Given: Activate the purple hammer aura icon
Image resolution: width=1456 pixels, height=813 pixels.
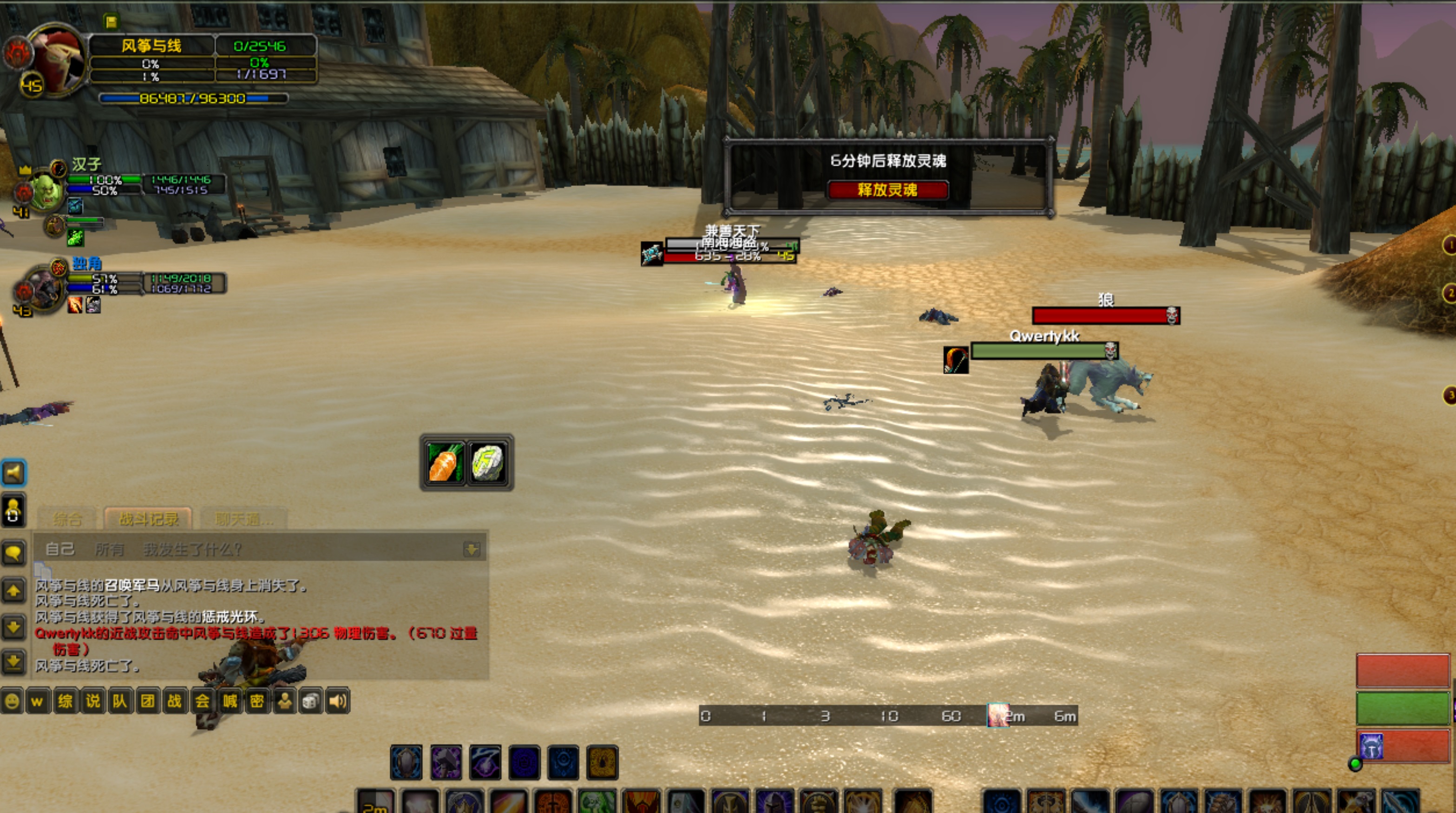Looking at the screenshot, I should (446, 762).
